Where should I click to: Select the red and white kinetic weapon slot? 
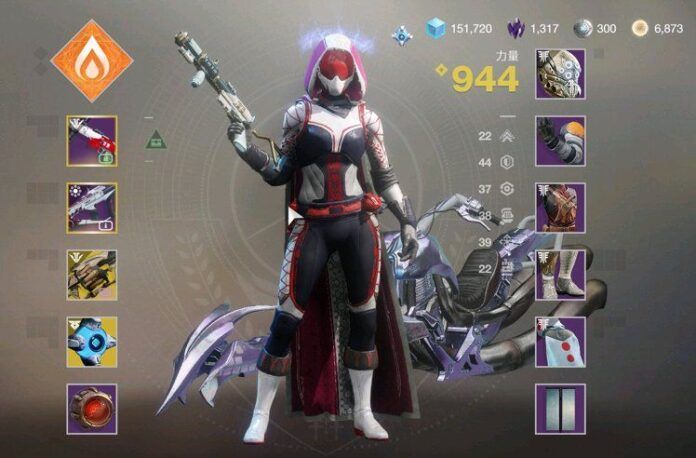92,141
